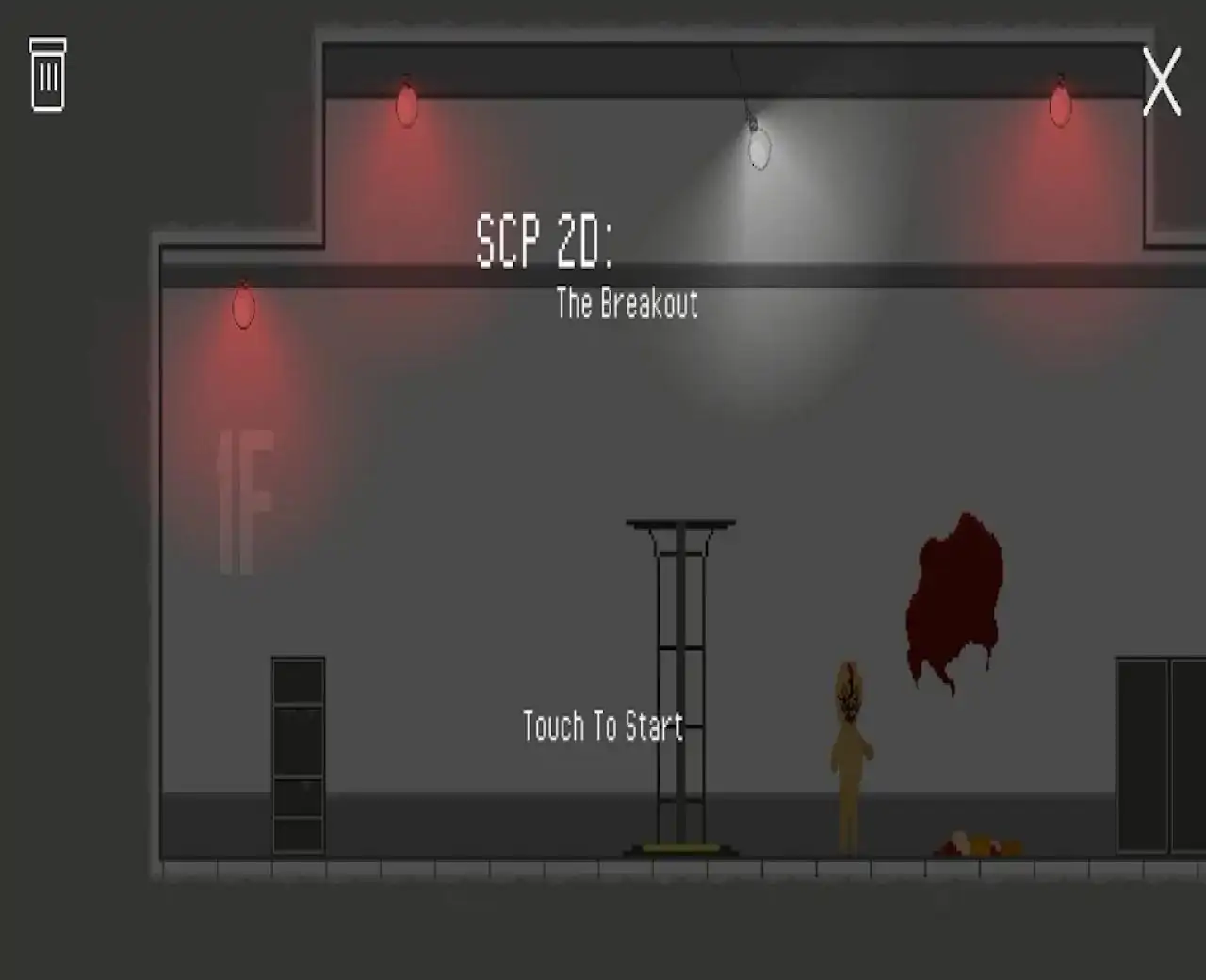The image size is (1206, 980).
Task: Close the game with the X button
Action: 1164,83
